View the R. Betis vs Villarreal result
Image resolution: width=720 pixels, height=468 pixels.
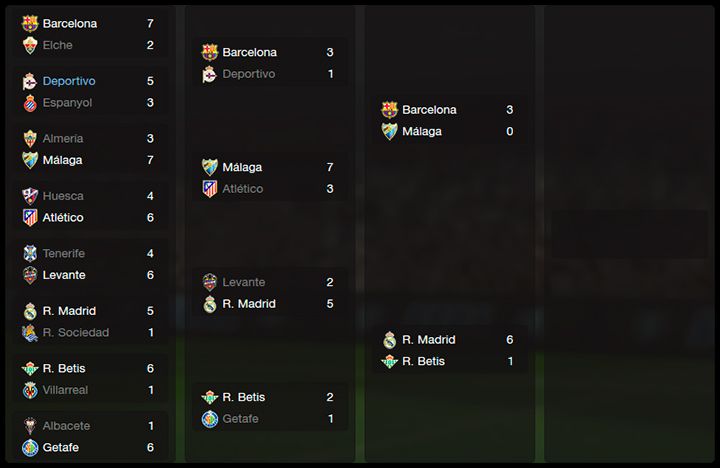coord(92,379)
